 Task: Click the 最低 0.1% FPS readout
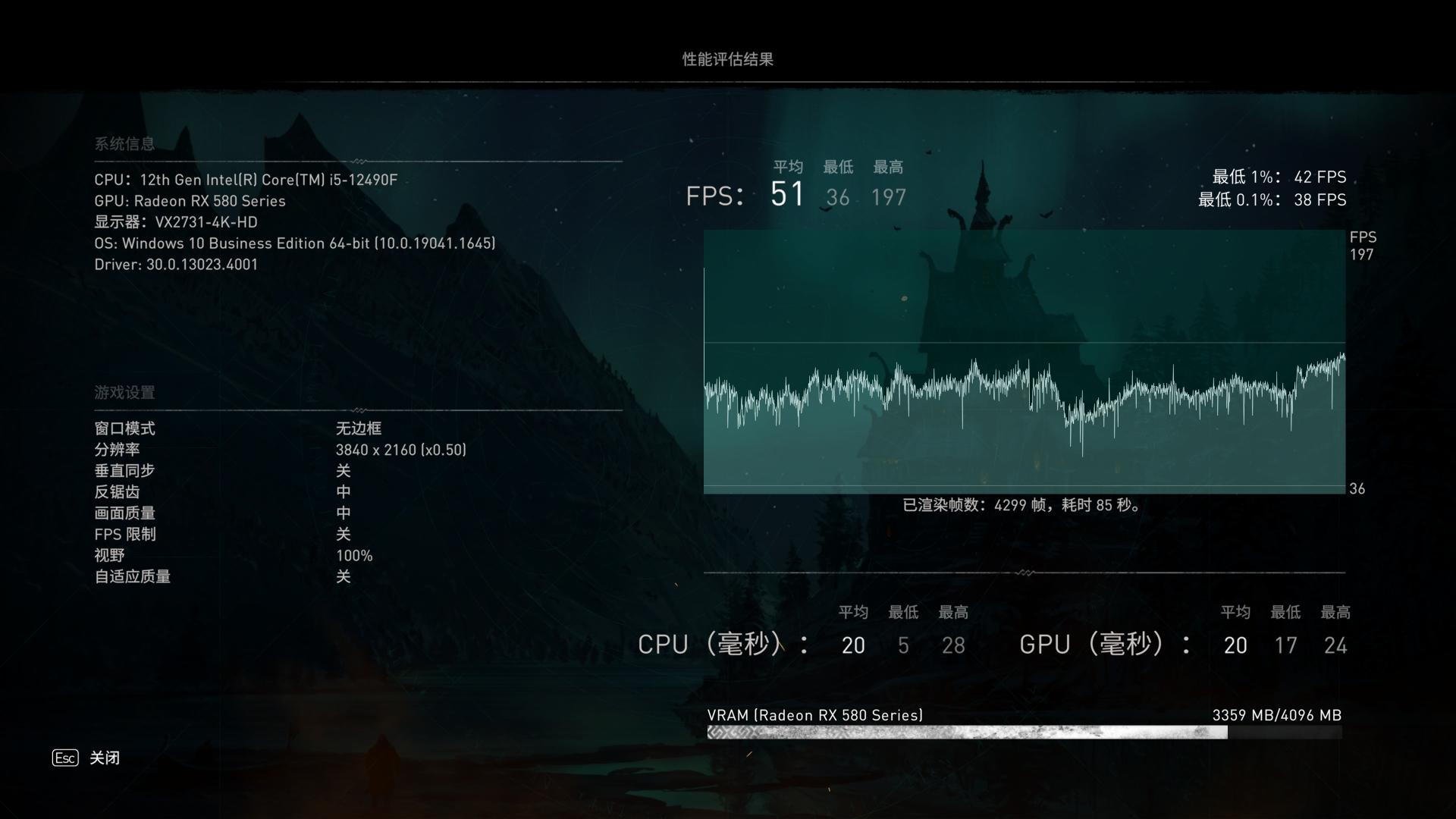point(1274,200)
